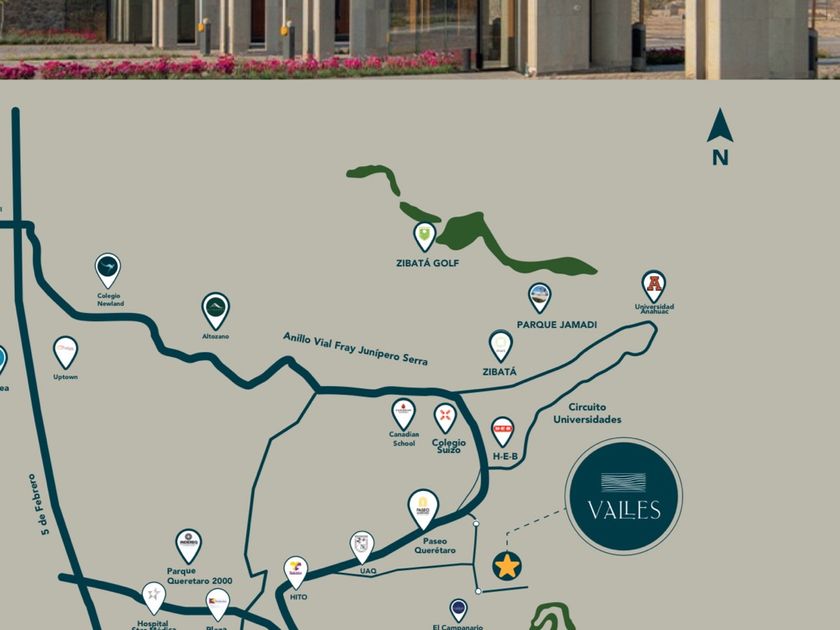Click the north compass arrow

click(720, 128)
